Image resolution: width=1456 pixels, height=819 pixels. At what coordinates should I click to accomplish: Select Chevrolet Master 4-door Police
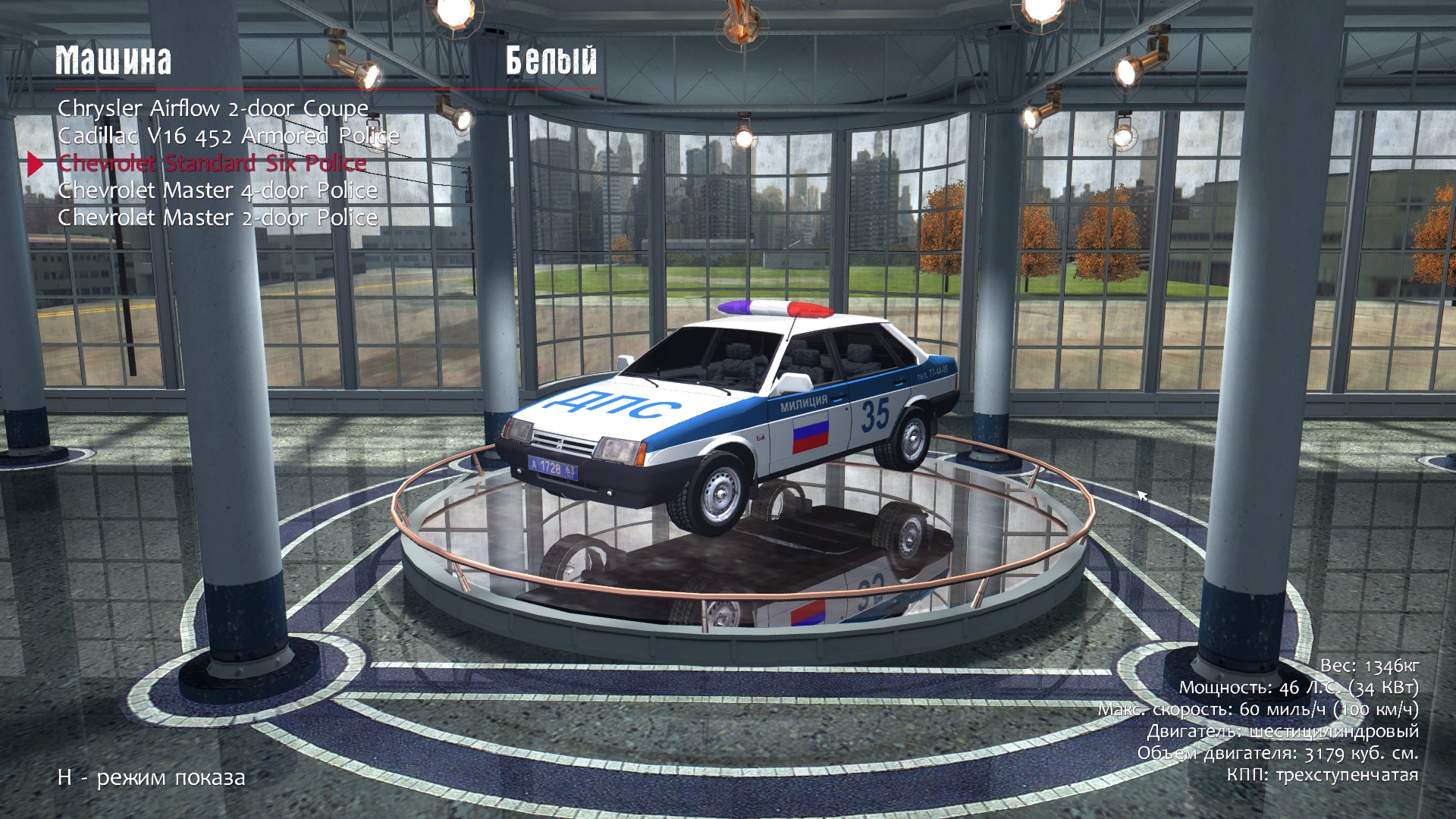point(218,191)
